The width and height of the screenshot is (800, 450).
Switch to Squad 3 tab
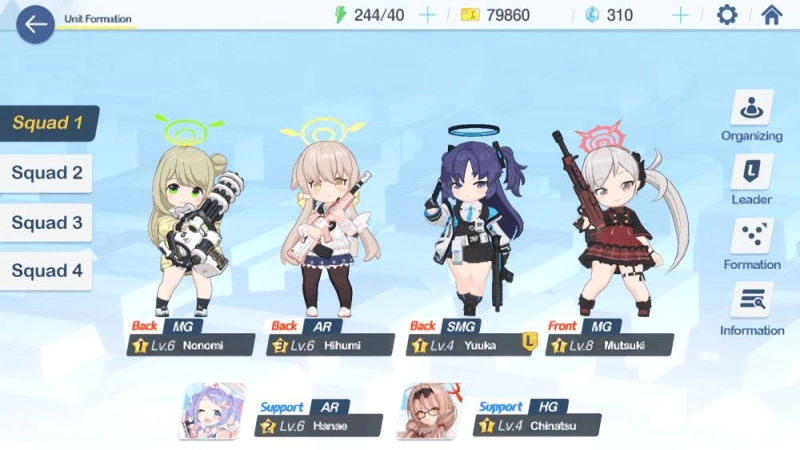tap(47, 222)
